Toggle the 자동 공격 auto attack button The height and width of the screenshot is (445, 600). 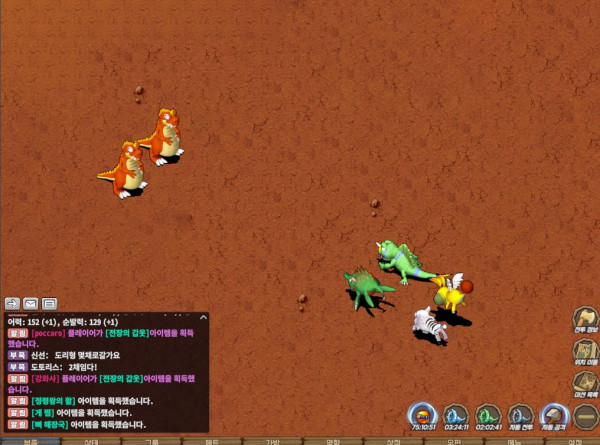pos(553,415)
